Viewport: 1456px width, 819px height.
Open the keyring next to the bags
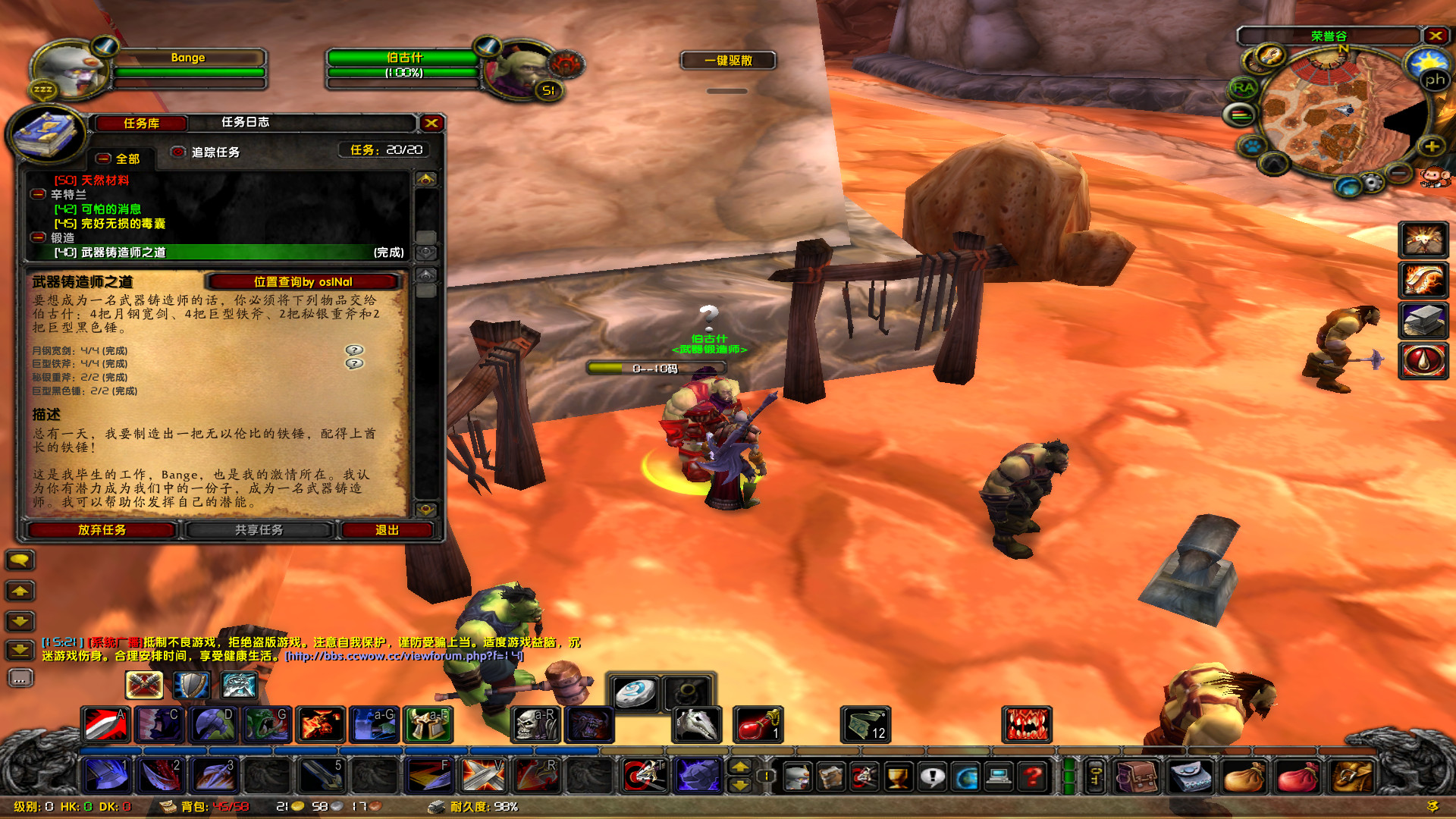point(1095,775)
